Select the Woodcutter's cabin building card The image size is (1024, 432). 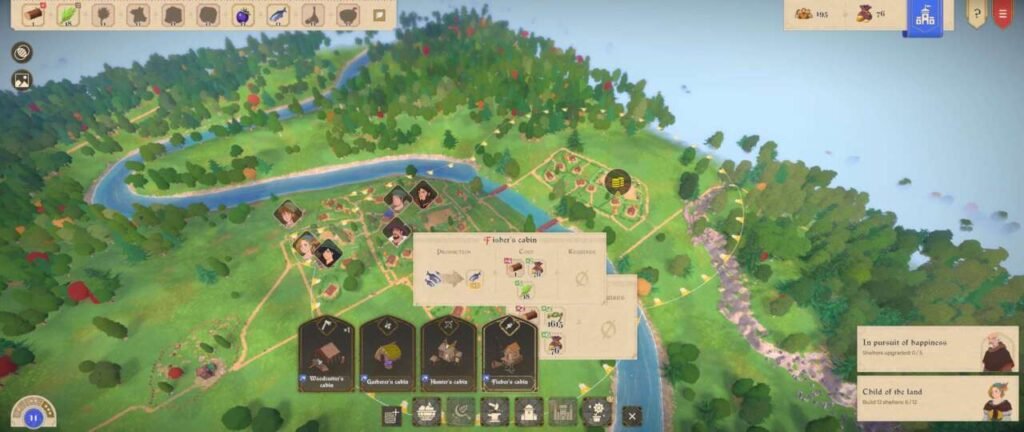327,354
